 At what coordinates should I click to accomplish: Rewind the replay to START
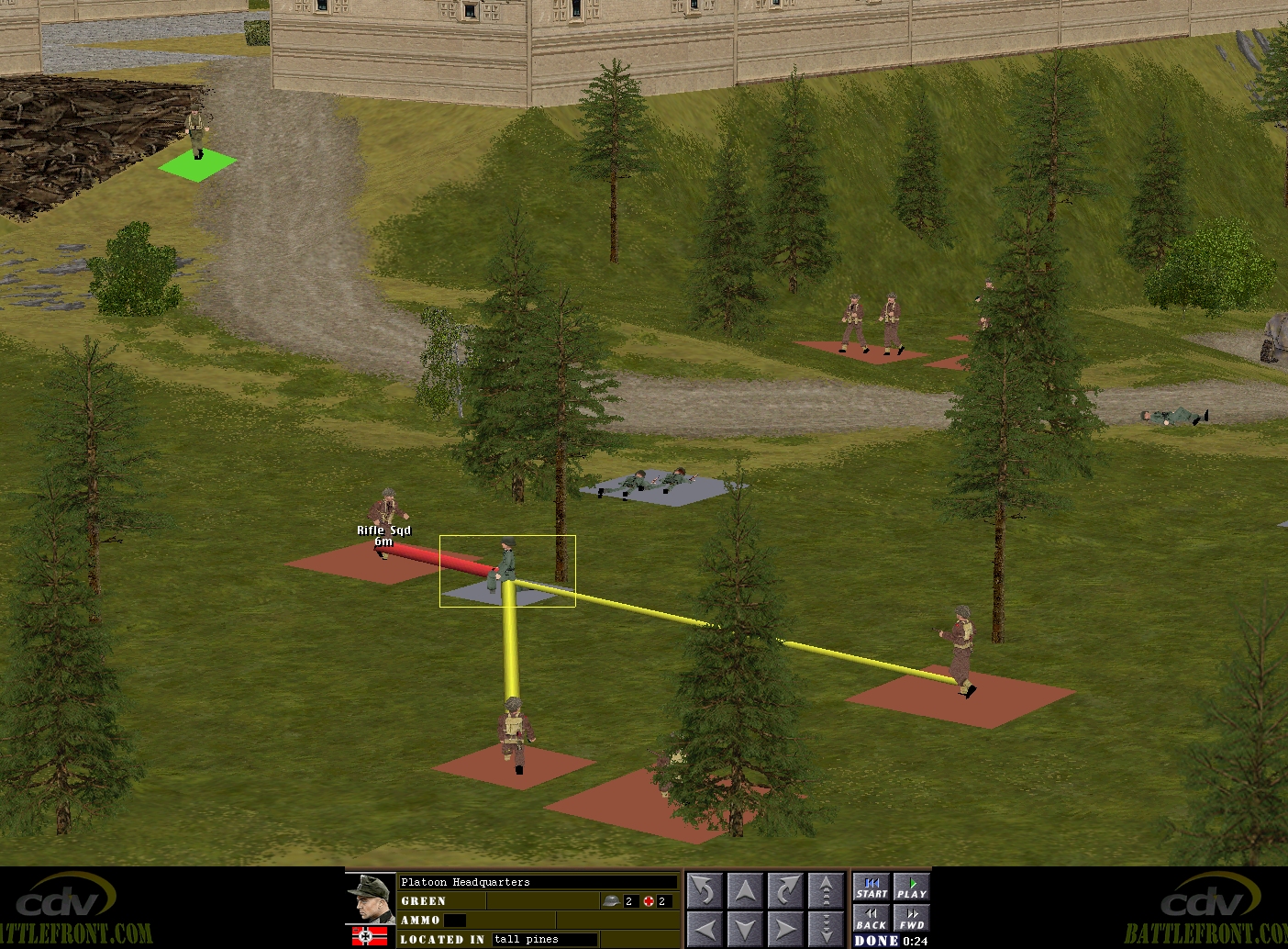tap(872, 888)
